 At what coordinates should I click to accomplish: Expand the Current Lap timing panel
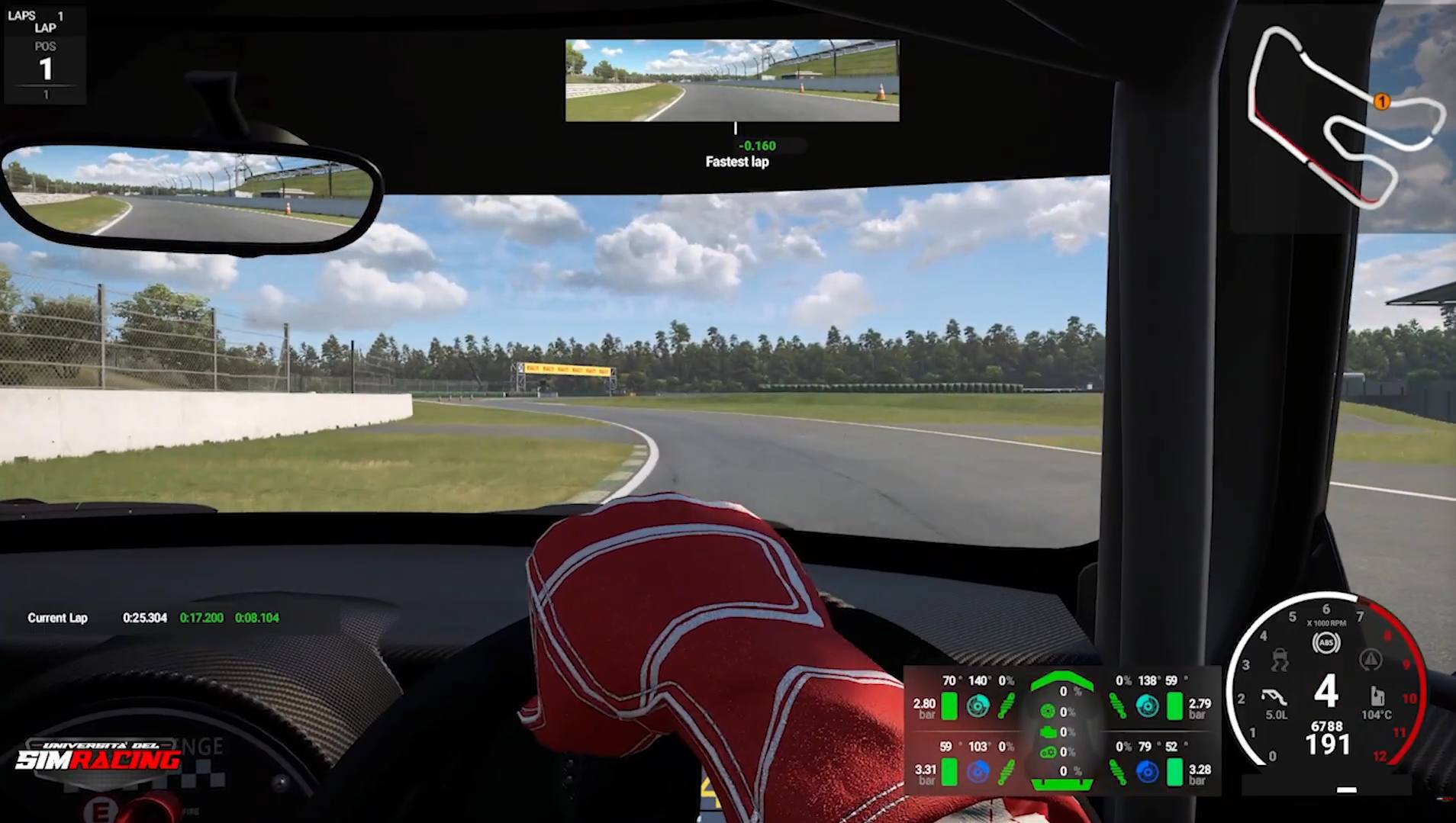pyautogui.click(x=153, y=618)
